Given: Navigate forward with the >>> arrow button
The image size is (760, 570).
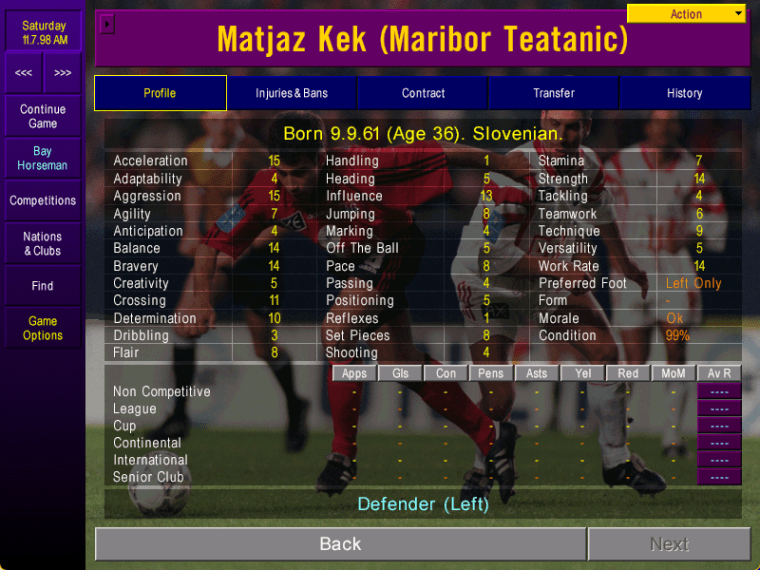Looking at the screenshot, I should [63, 73].
